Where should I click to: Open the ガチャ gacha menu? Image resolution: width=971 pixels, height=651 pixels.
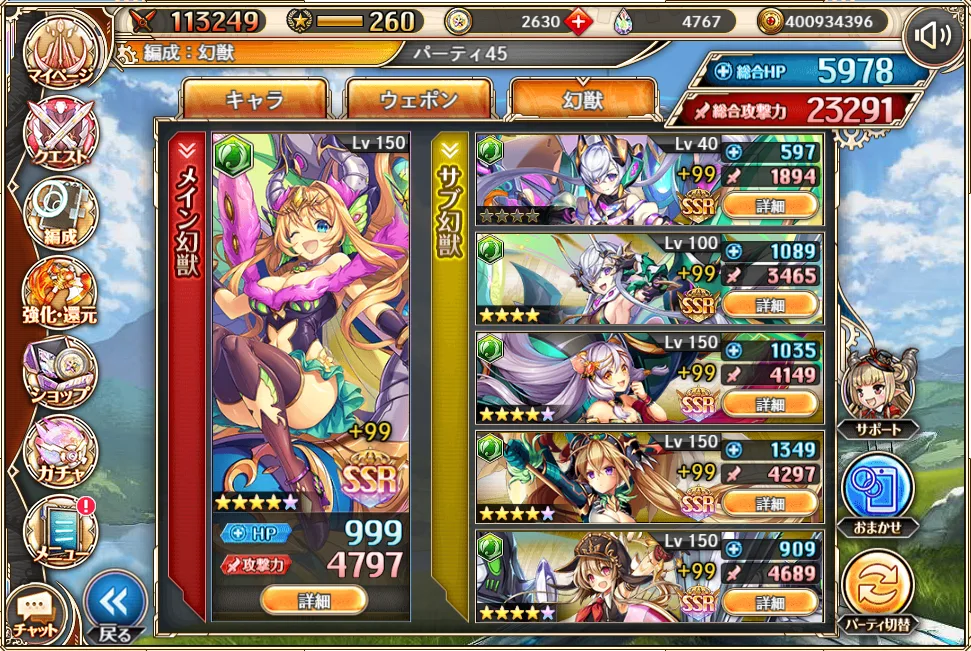(60, 450)
